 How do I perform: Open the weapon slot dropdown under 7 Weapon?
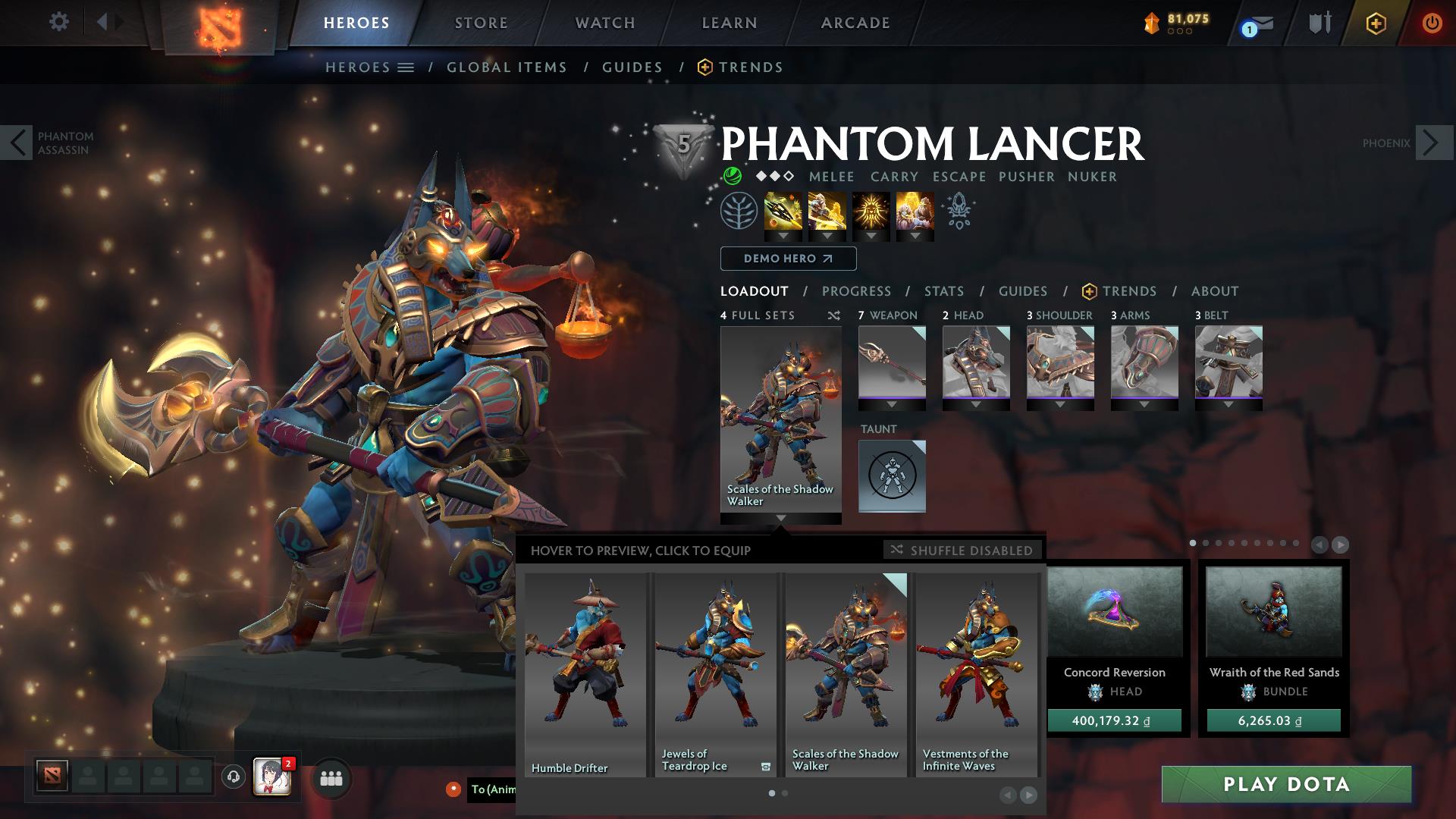[x=892, y=406]
